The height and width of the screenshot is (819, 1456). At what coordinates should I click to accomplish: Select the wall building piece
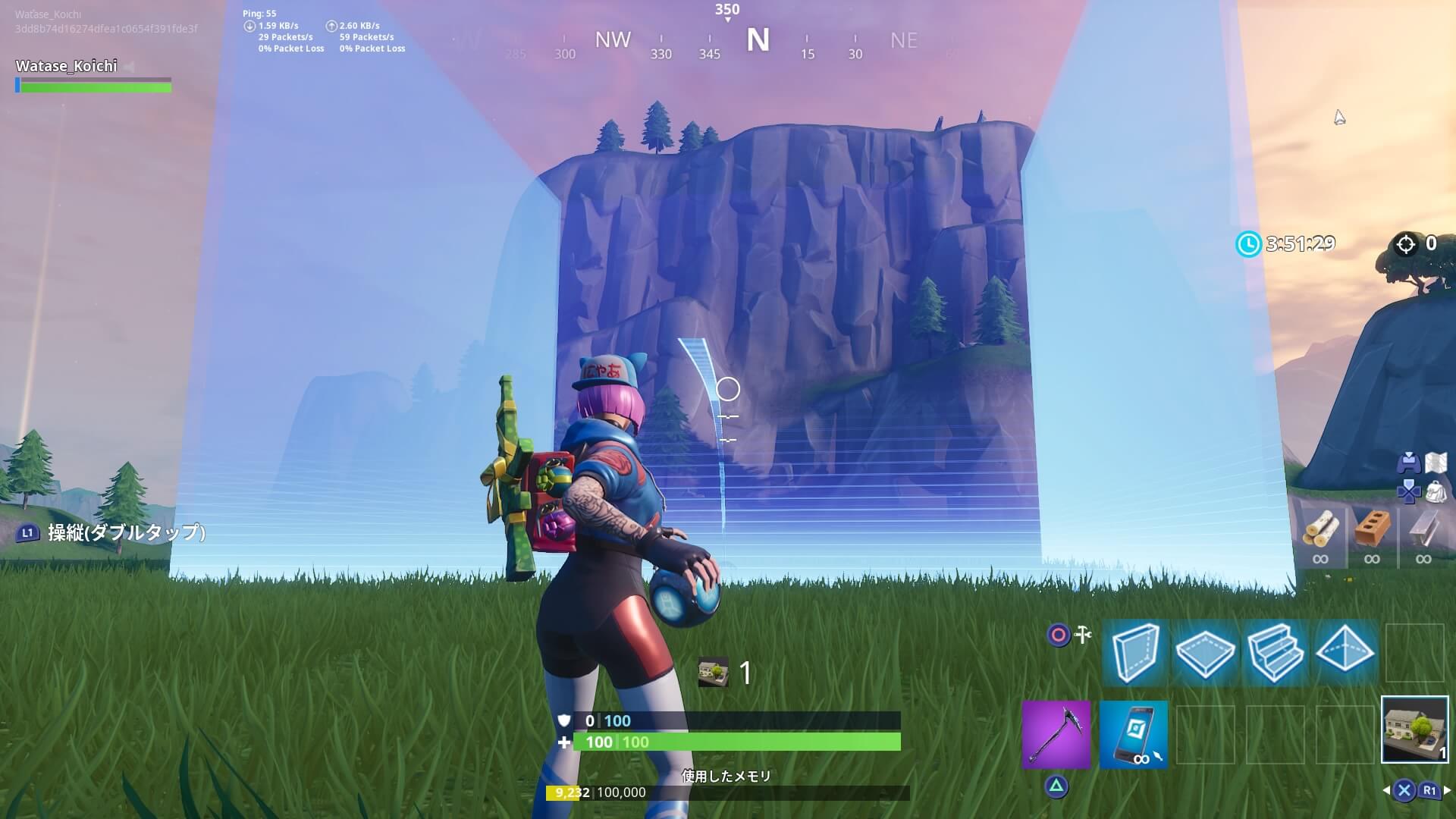tap(1135, 652)
